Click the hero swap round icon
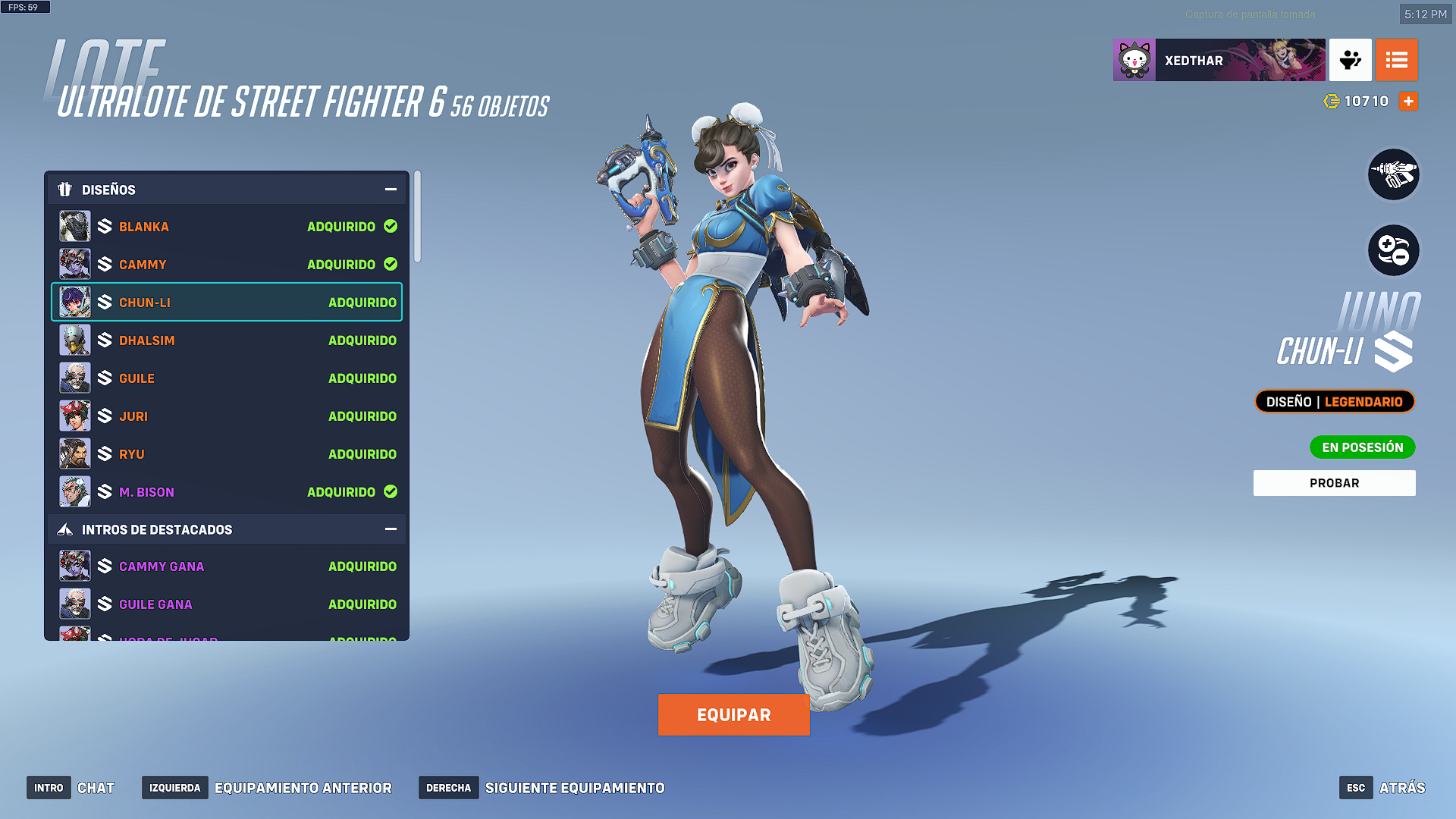The height and width of the screenshot is (819, 1456). tap(1393, 250)
